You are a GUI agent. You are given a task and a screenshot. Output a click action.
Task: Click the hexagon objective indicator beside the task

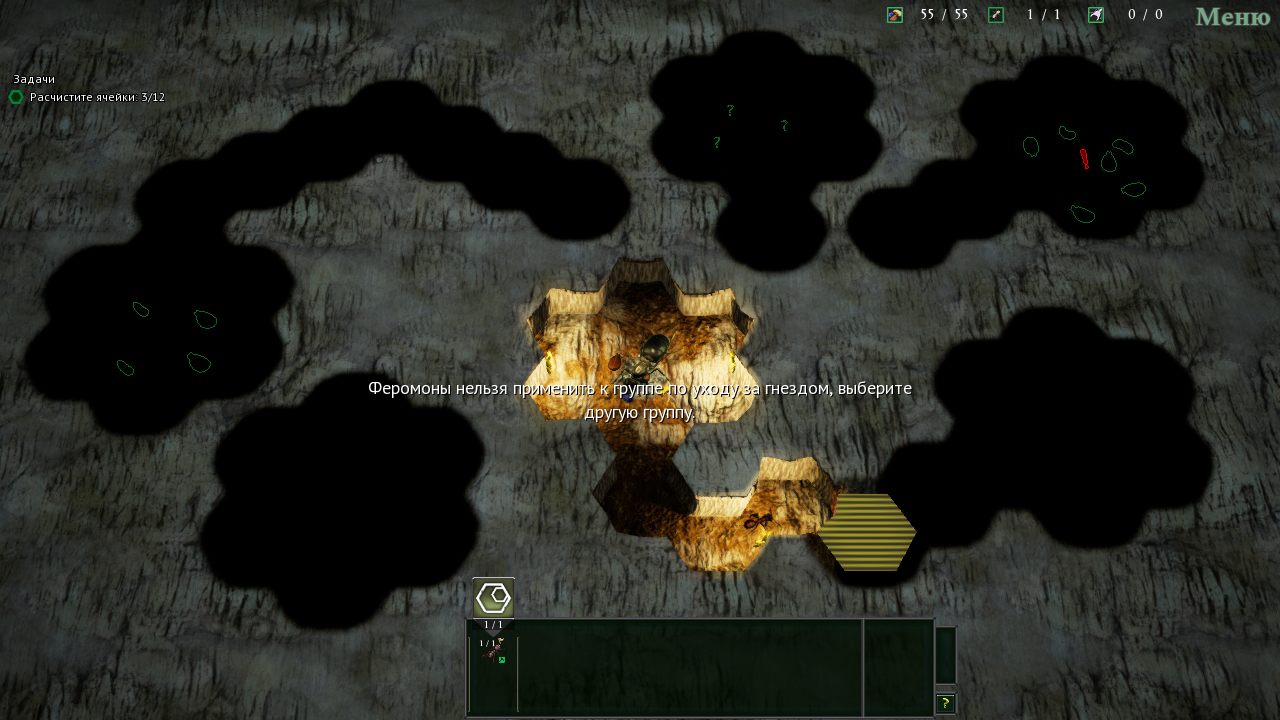15,98
